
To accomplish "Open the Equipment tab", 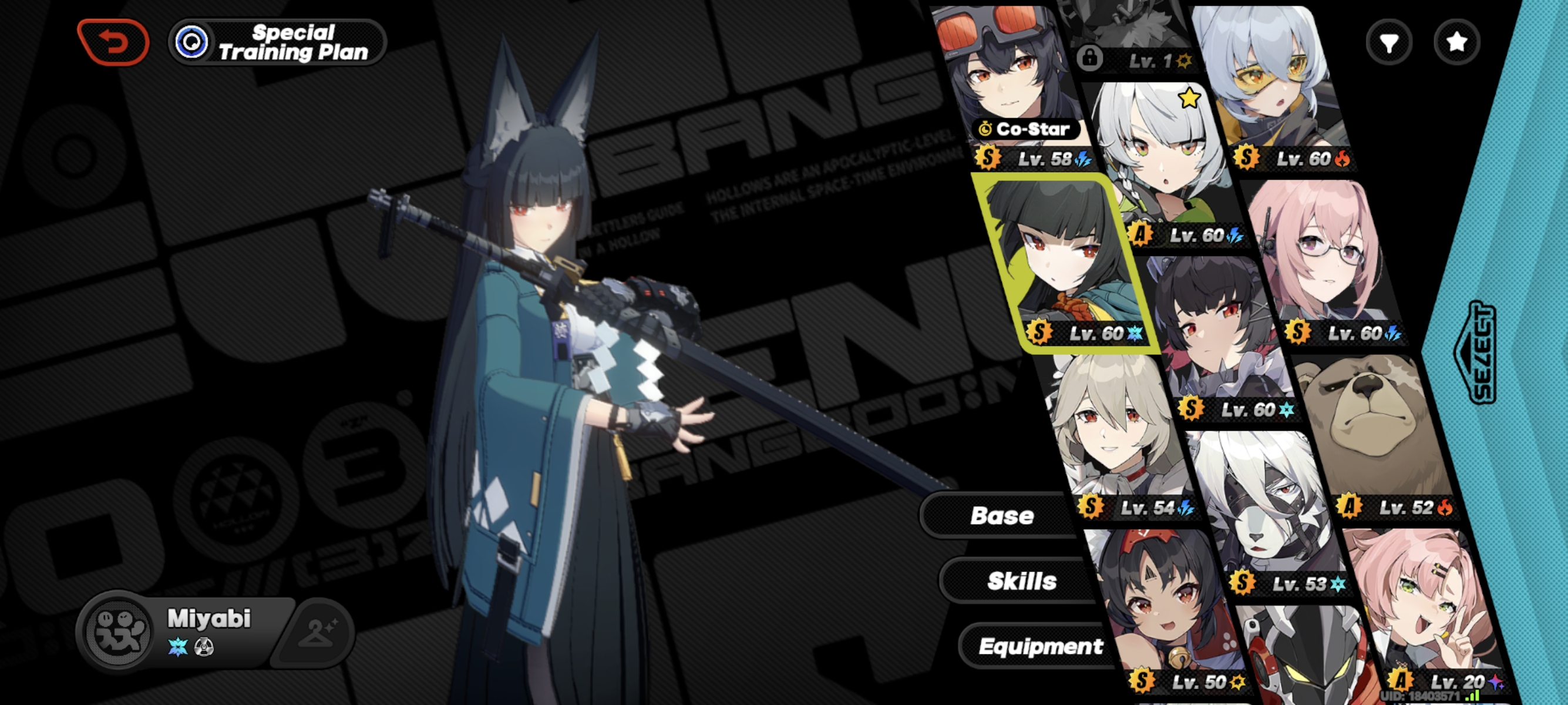I will pyautogui.click(x=1039, y=646).
